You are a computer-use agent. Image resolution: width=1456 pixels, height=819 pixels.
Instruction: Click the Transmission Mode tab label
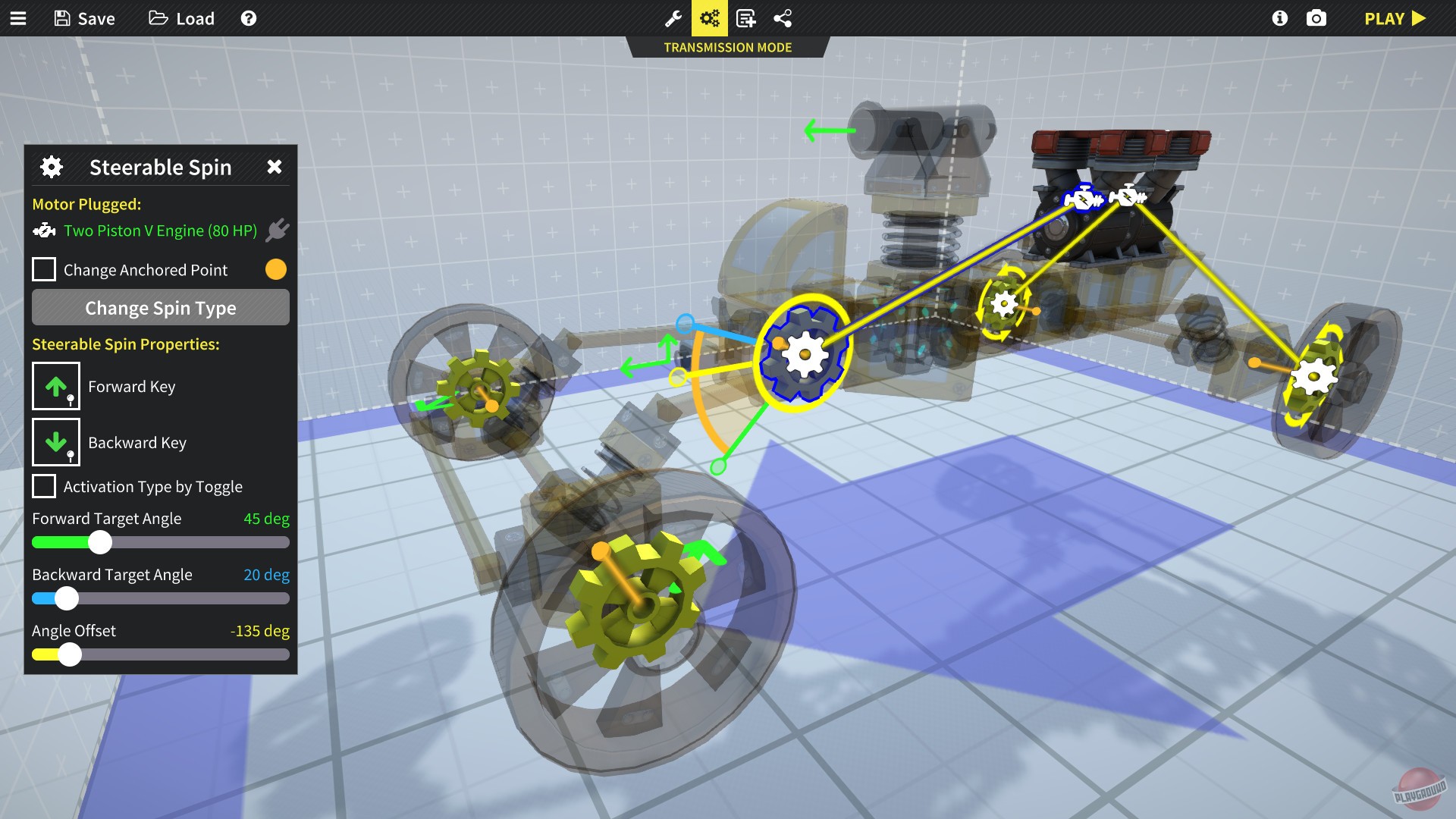pyautogui.click(x=727, y=47)
